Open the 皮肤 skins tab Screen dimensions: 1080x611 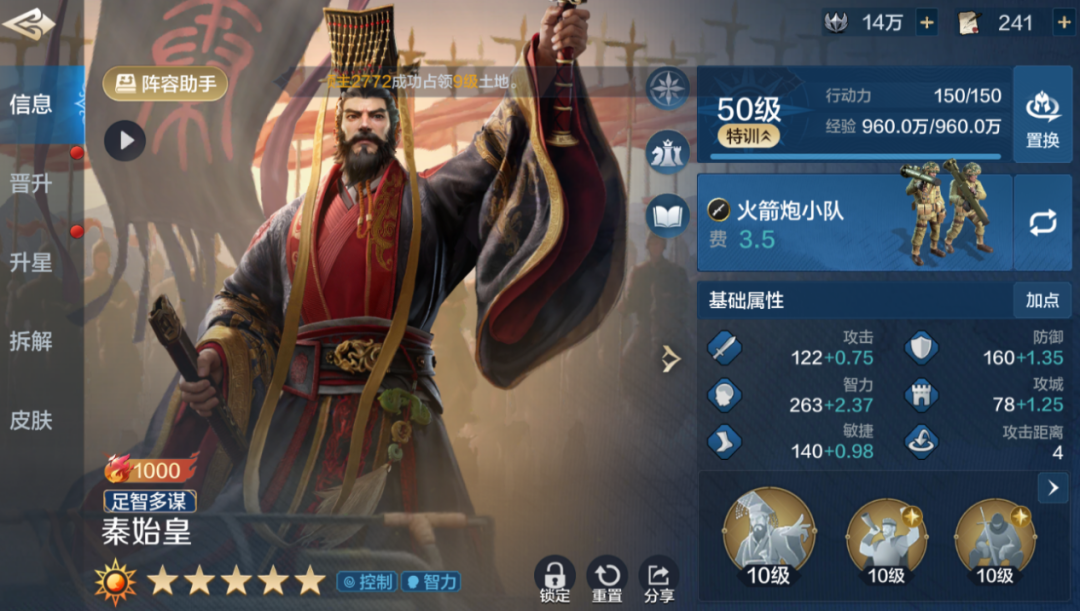pos(32,420)
